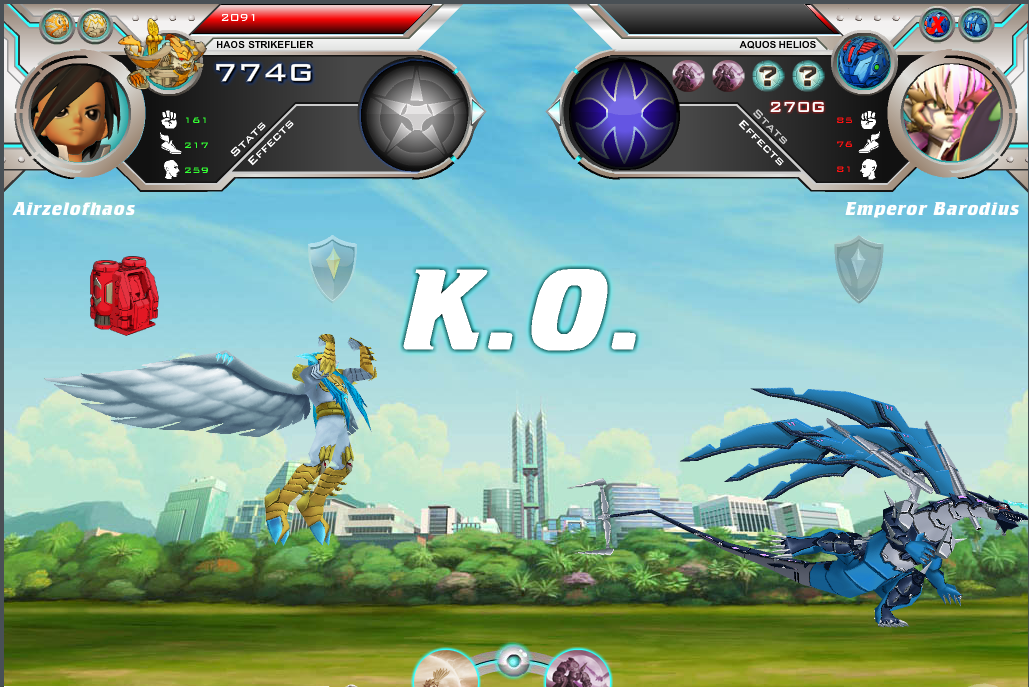Click the shield icon above Strikeflier
The height and width of the screenshot is (687, 1029).
(x=332, y=267)
